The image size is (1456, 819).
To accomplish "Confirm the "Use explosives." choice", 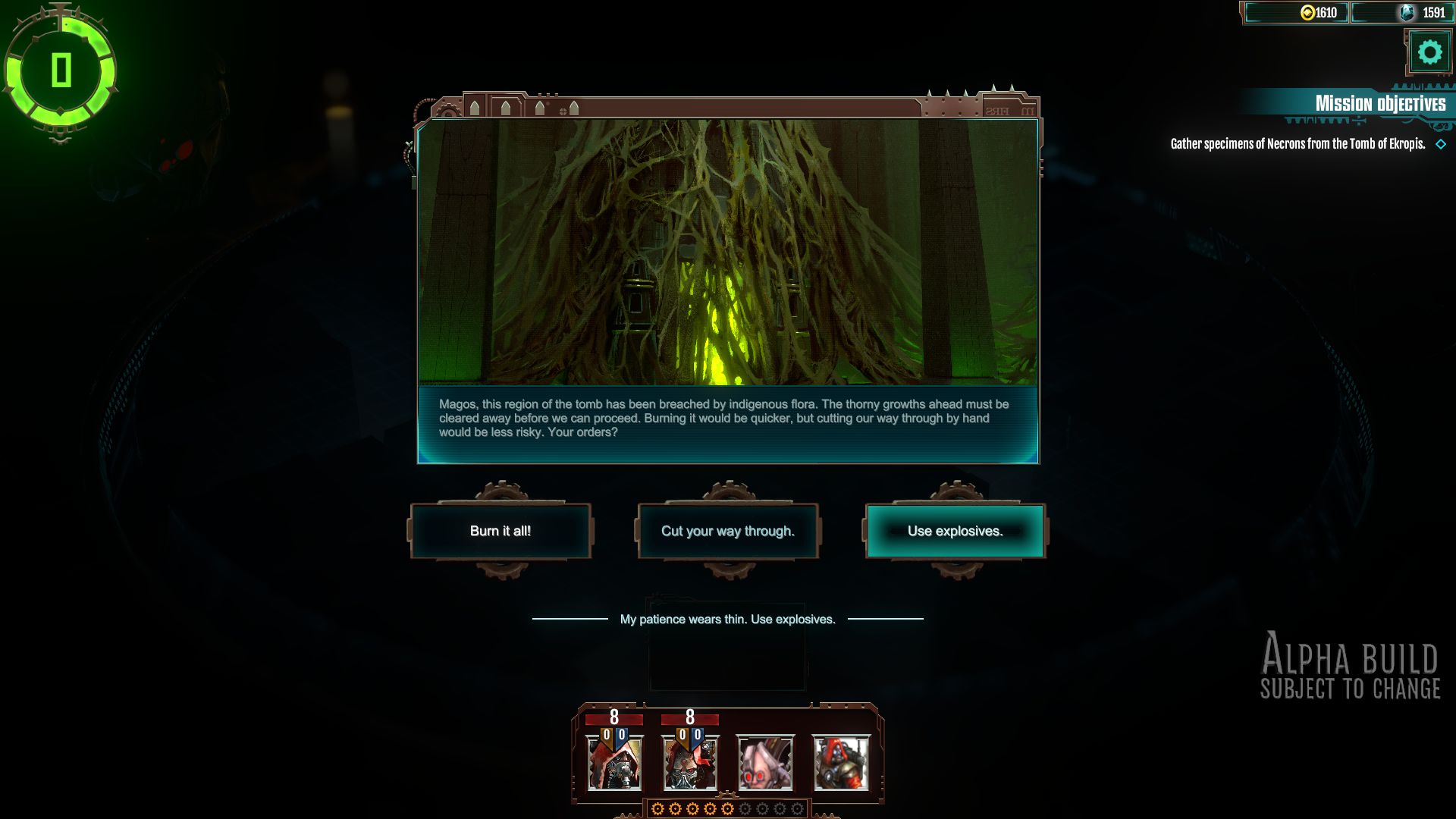I will pos(955,531).
